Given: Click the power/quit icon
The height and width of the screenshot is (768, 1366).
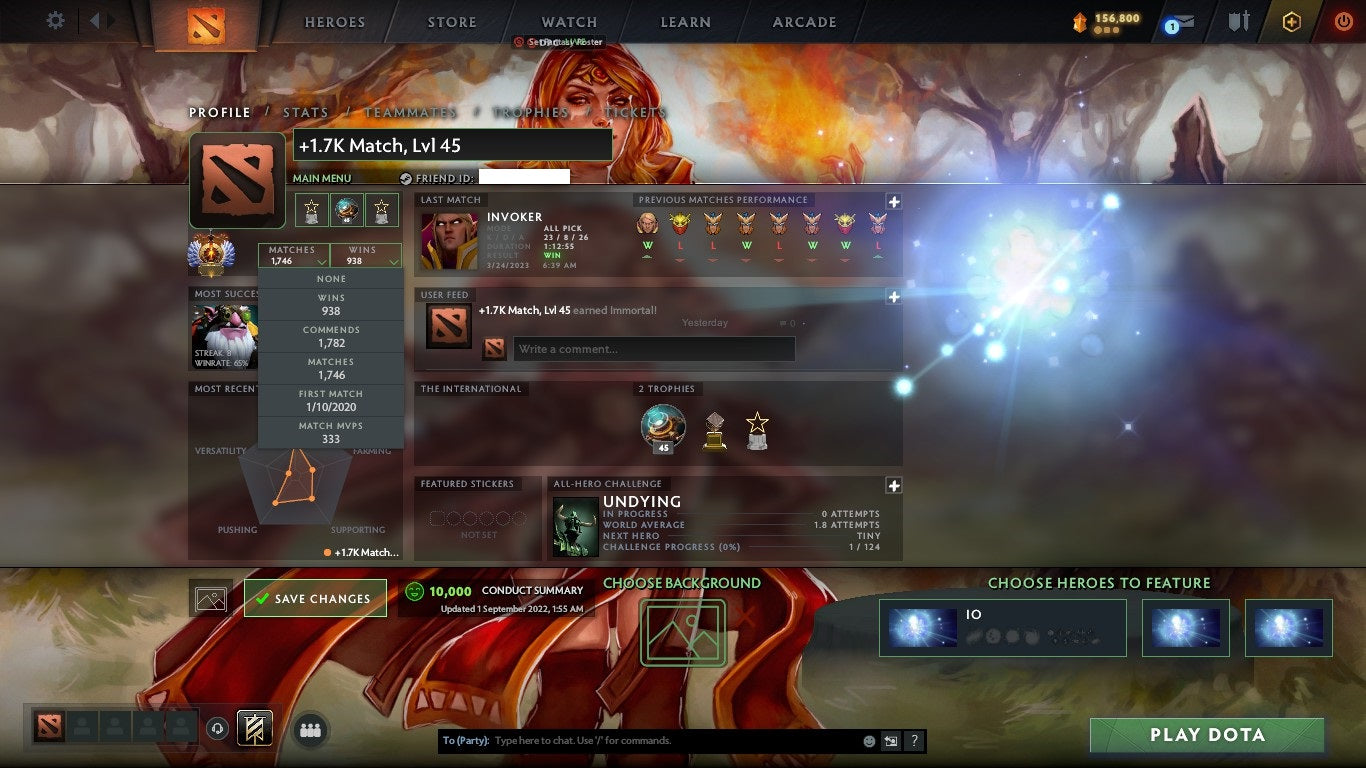Looking at the screenshot, I should point(1346,21).
